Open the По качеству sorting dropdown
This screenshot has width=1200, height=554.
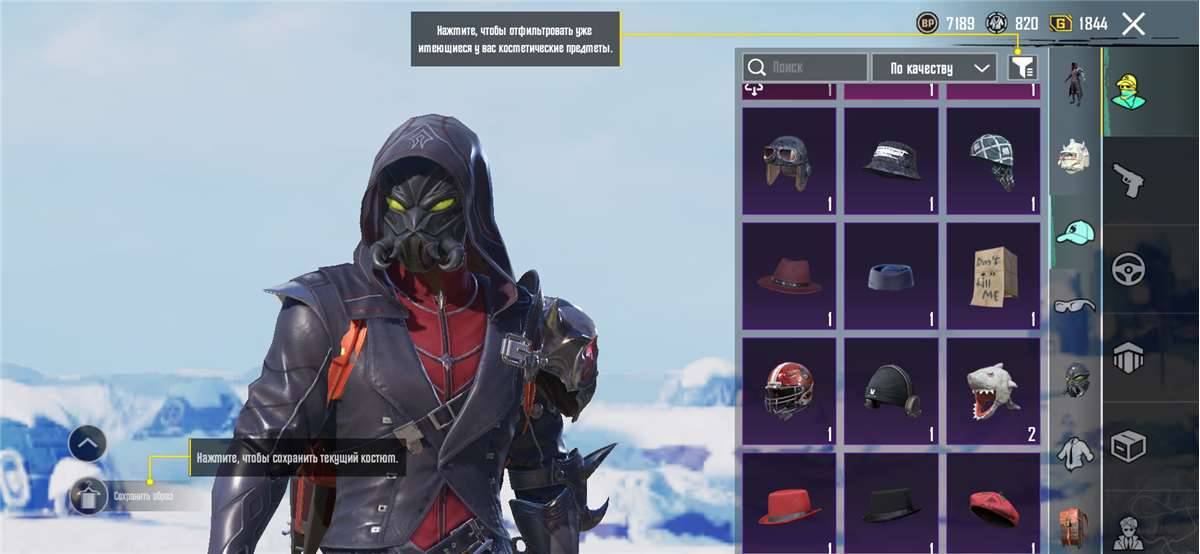pos(934,68)
